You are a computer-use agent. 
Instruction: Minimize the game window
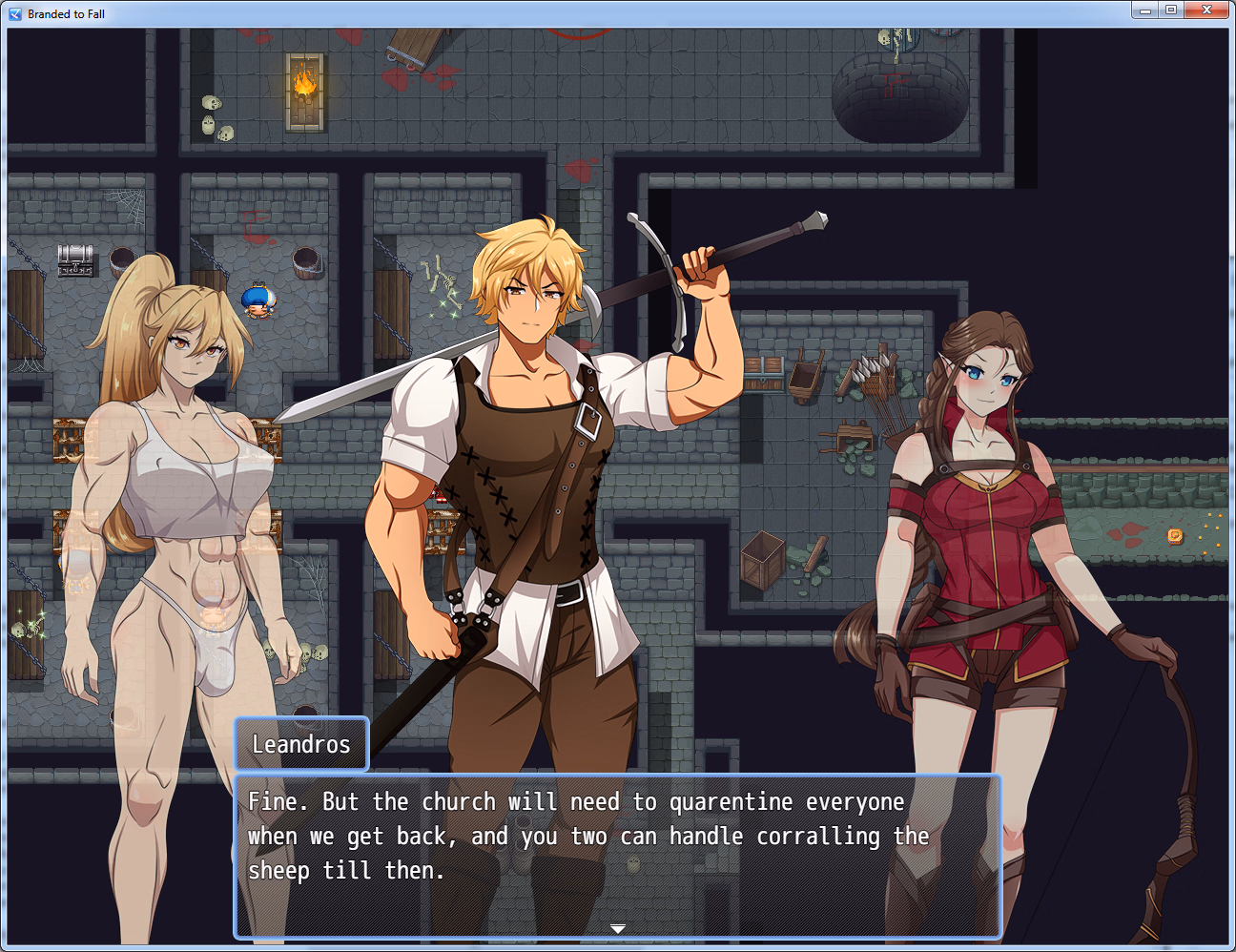click(x=1145, y=10)
